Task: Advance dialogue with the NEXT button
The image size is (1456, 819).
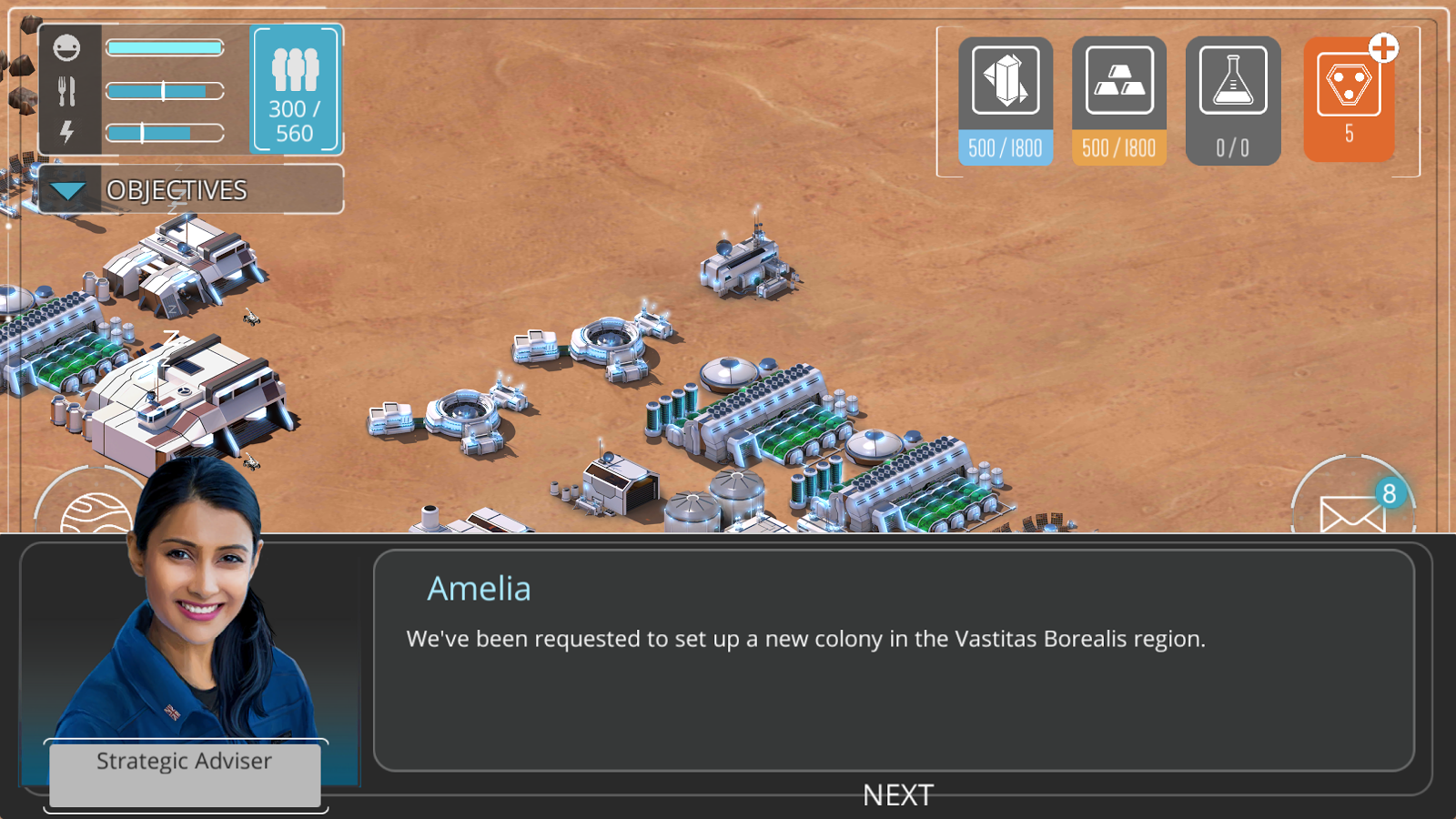Action: (897, 794)
